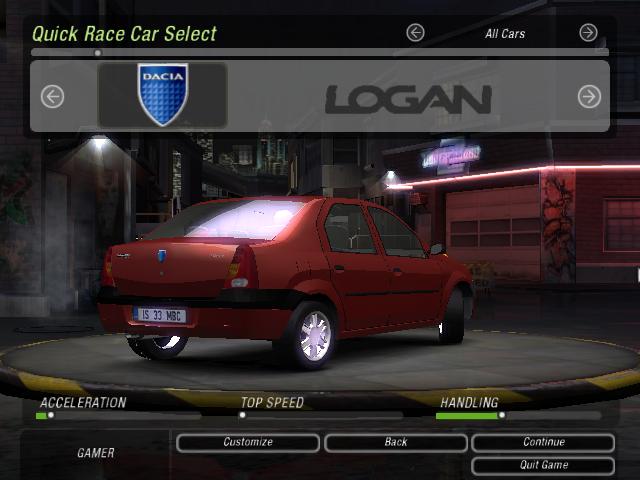This screenshot has height=480, width=640.
Task: Show next car category after All Cars
Action: [x=589, y=33]
